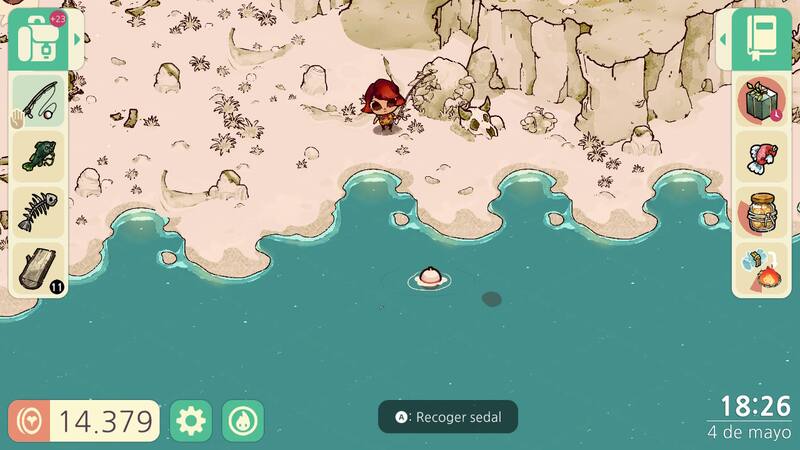Select the fish bones item slot

tap(39, 212)
